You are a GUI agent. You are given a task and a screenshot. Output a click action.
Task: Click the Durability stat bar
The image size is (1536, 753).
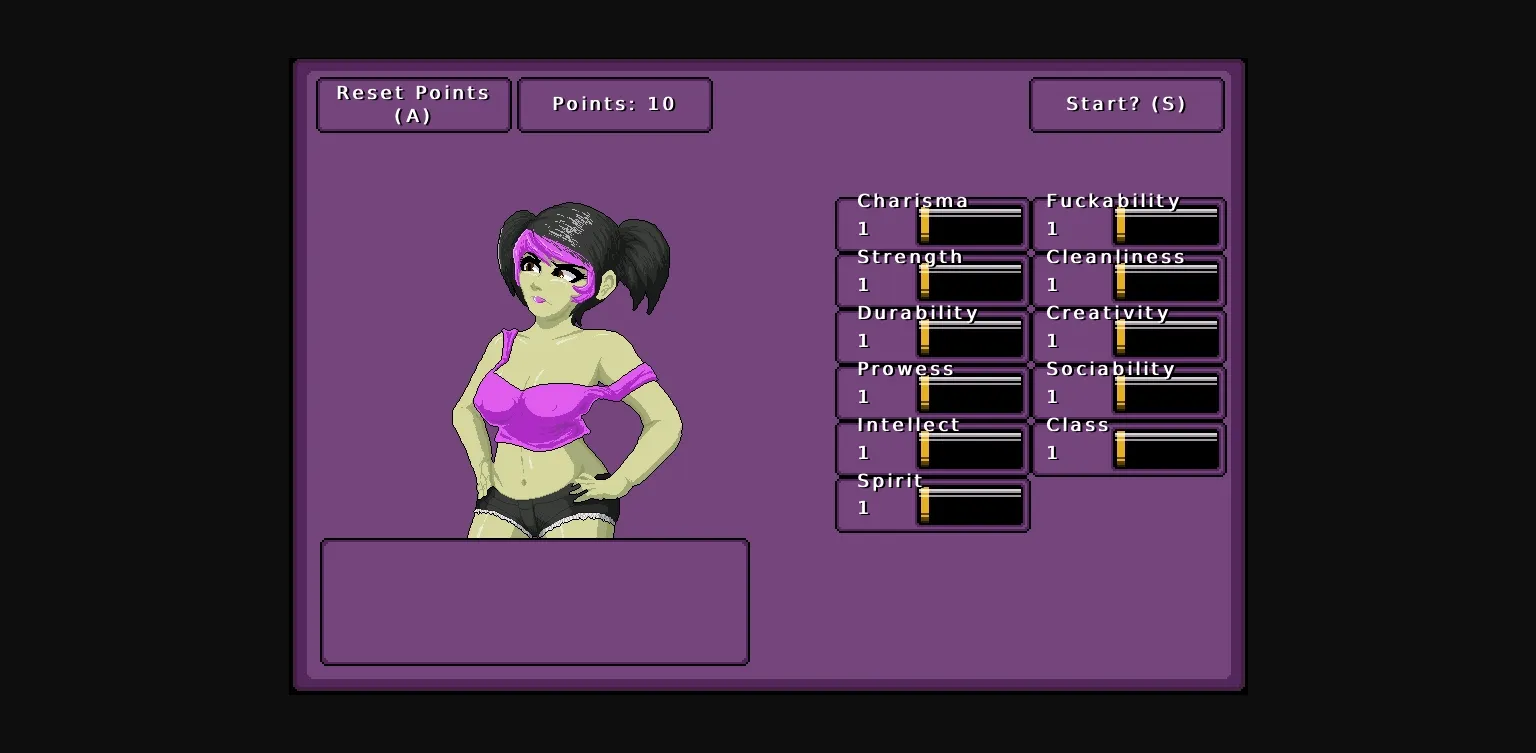pos(969,340)
